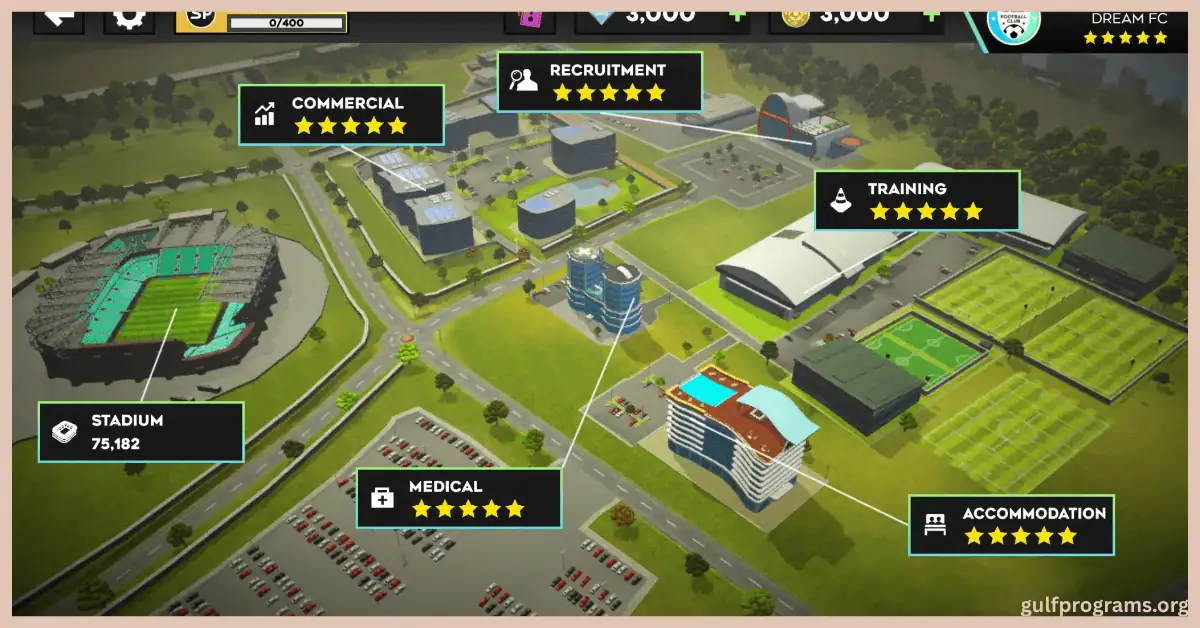Viewport: 1200px width, 628px height.
Task: Add more coins with the green plus
Action: click(931, 16)
